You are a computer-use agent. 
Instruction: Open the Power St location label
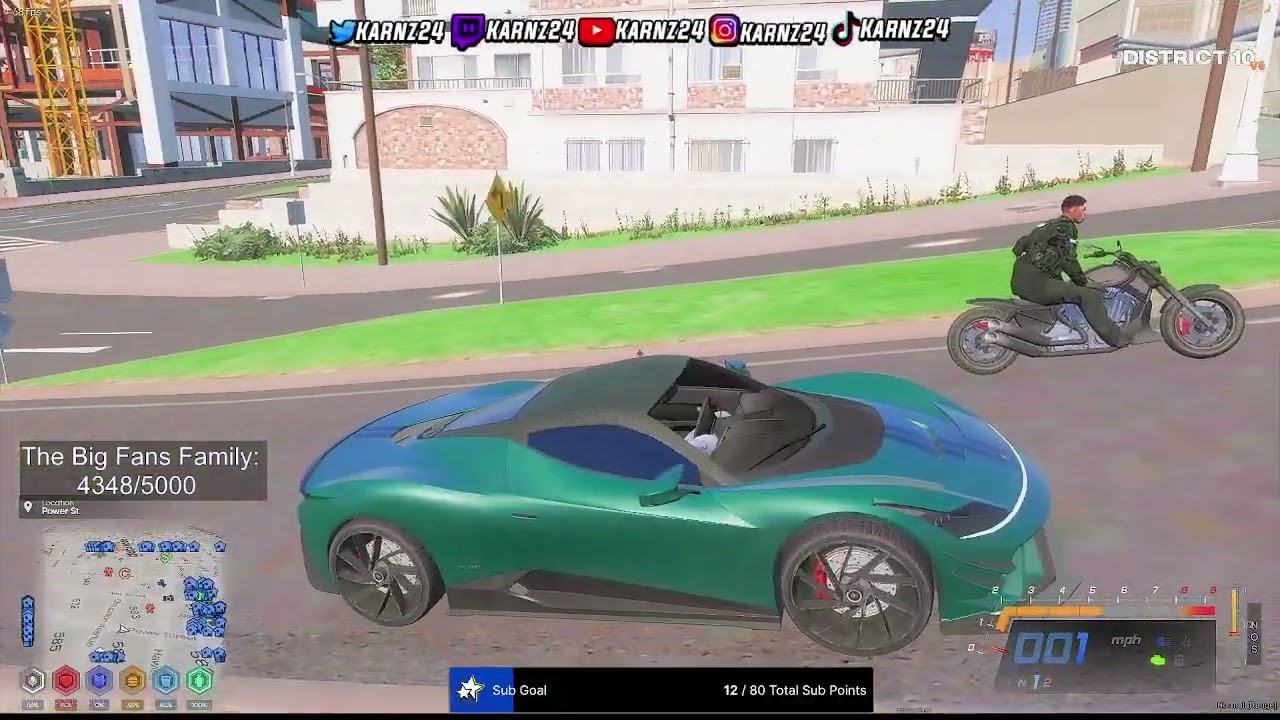60,508
